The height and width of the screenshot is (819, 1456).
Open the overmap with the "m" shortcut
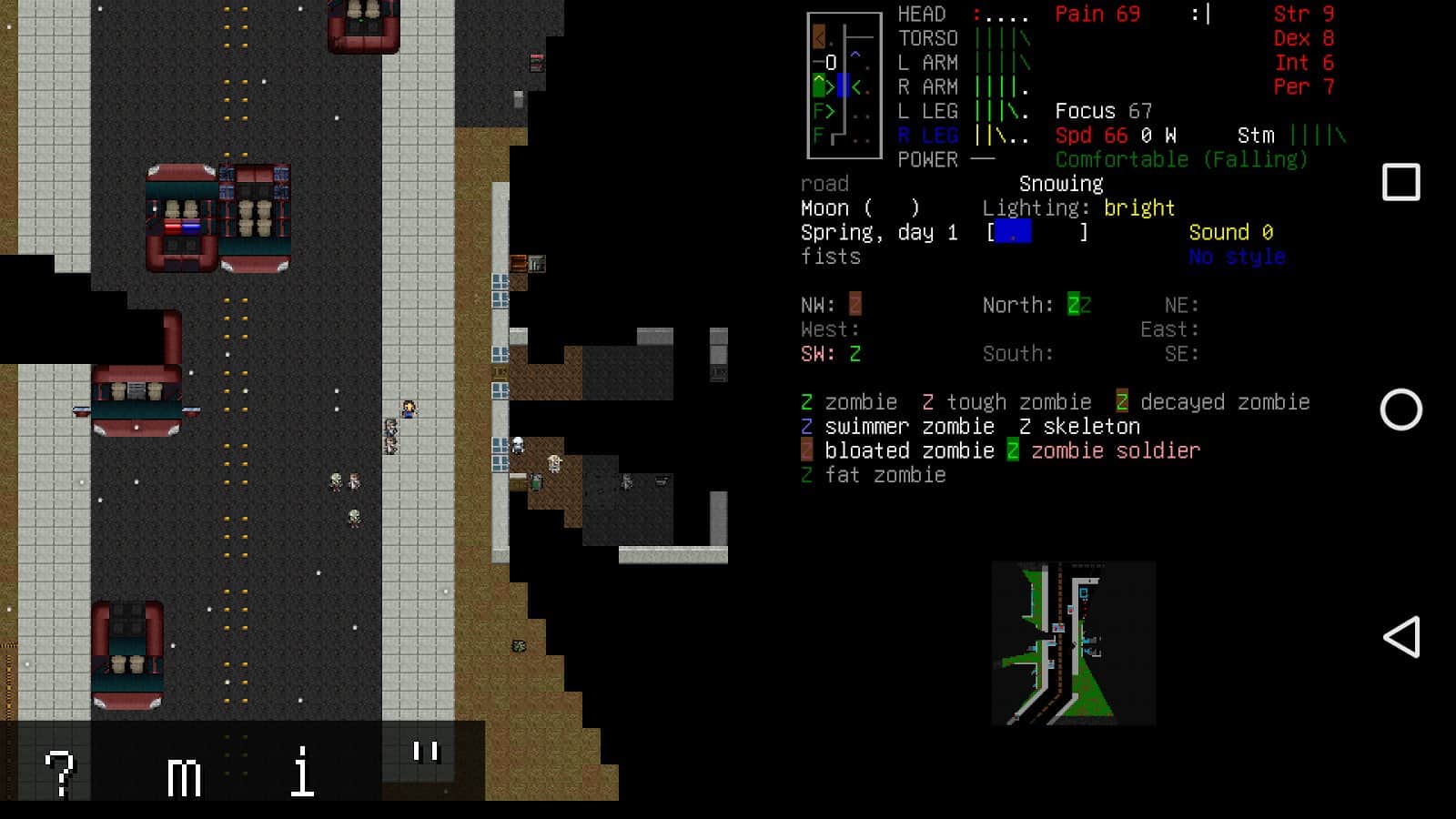[x=187, y=776]
